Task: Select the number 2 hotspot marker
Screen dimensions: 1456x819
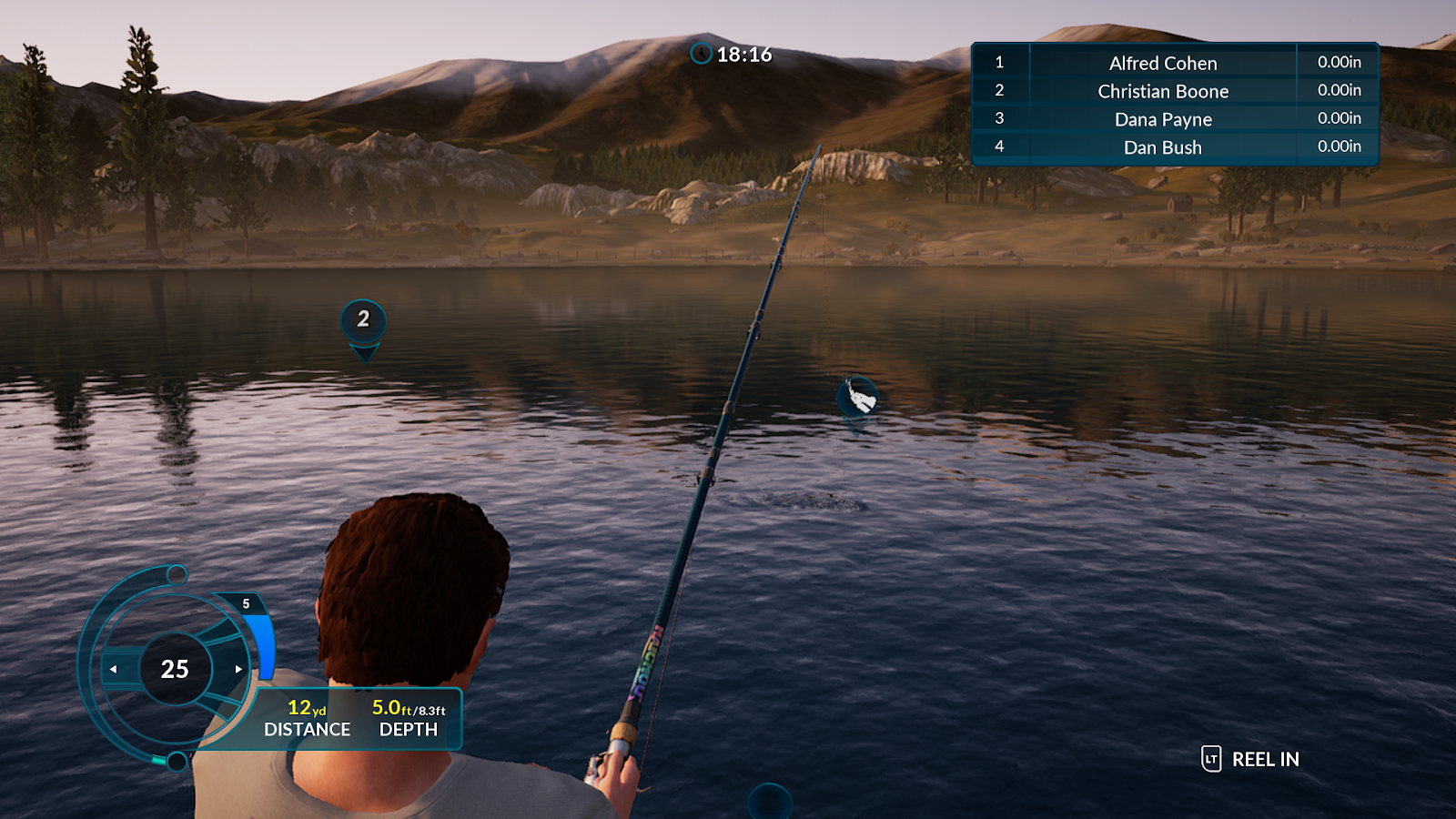Action: pyautogui.click(x=363, y=320)
